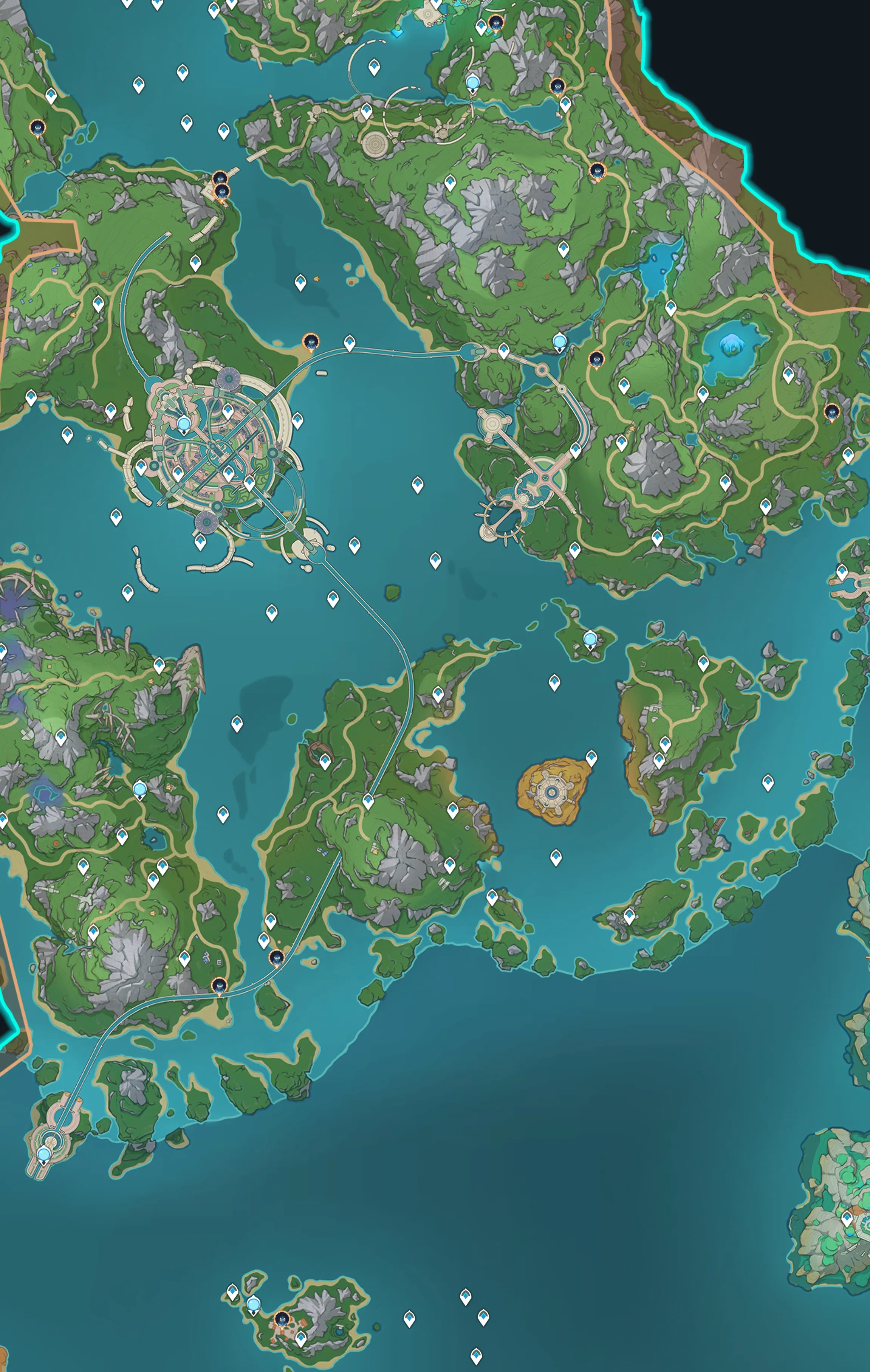Select the blue orb marker on the southwest pier platform
870x1372 pixels.
tap(44, 1154)
